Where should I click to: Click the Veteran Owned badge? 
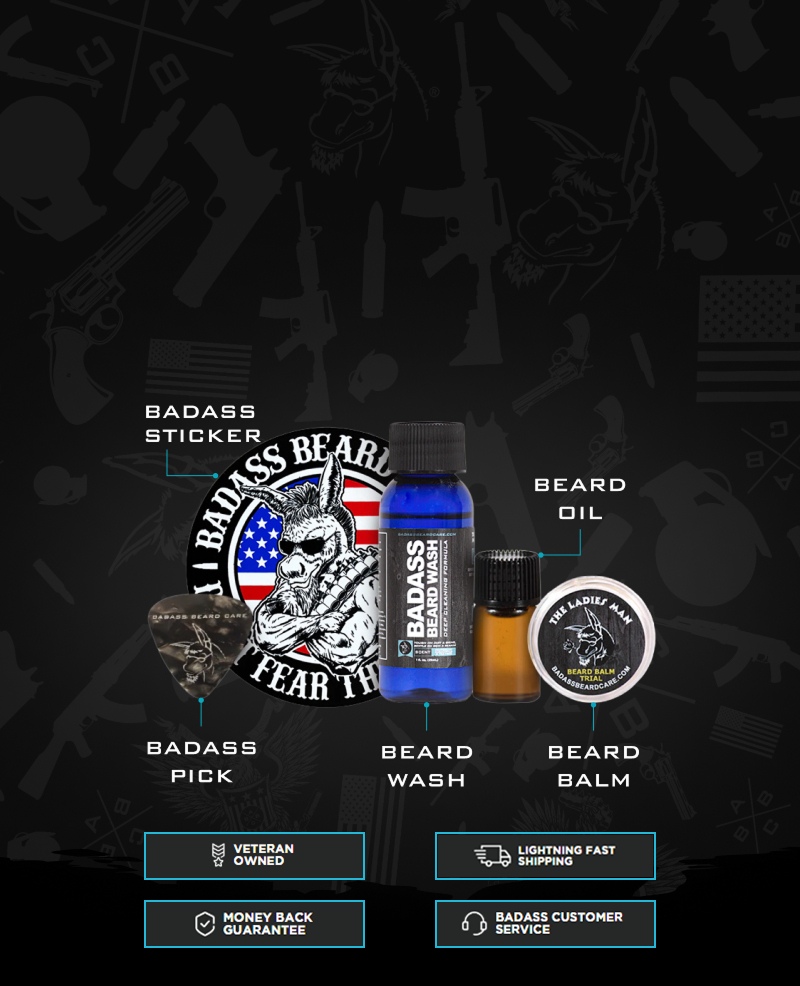[254, 855]
